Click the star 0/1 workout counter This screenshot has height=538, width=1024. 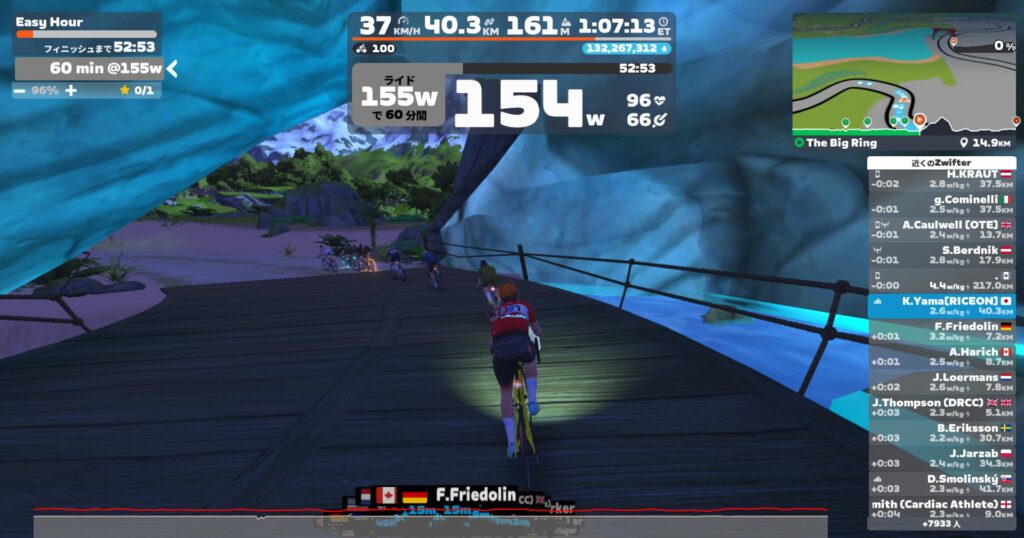136,90
